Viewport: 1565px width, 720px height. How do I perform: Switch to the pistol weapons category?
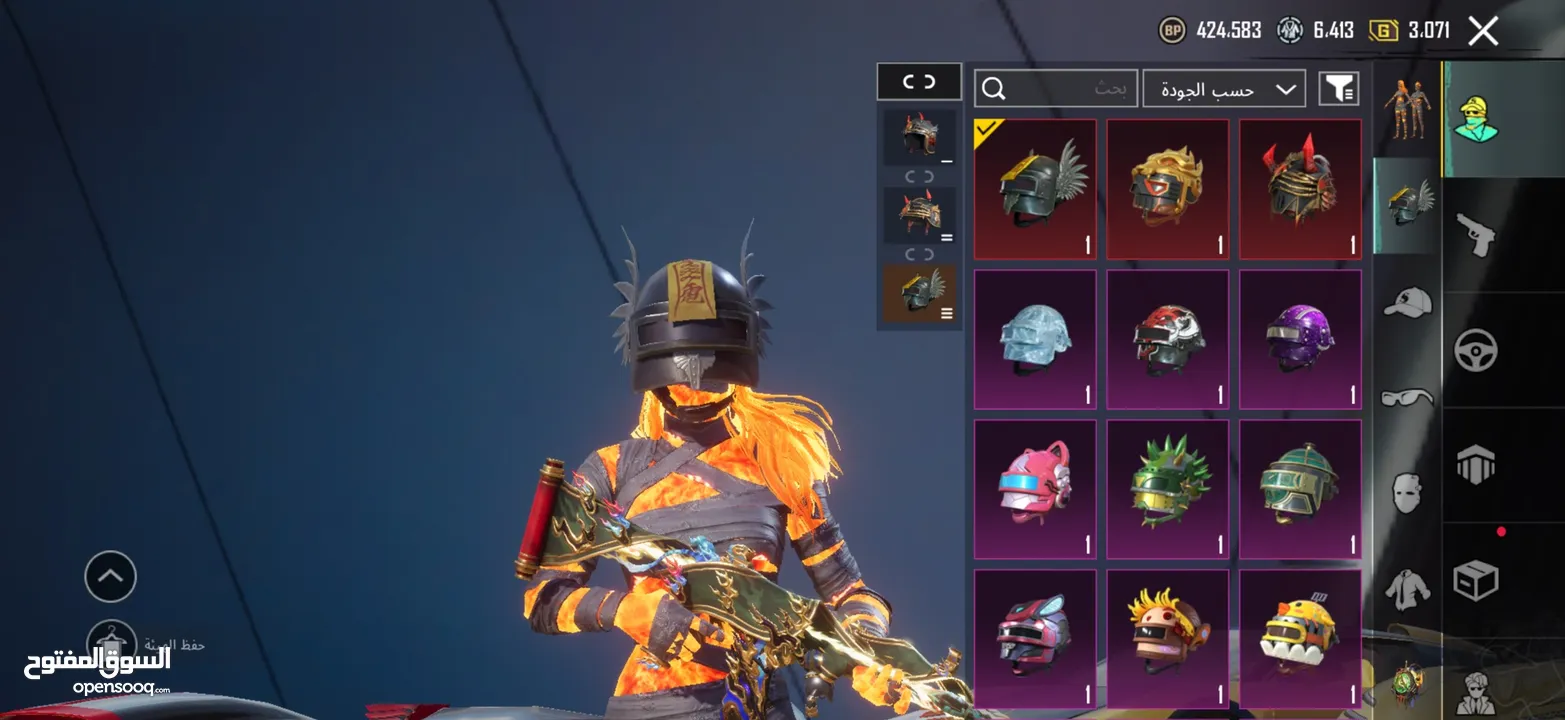click(1475, 235)
